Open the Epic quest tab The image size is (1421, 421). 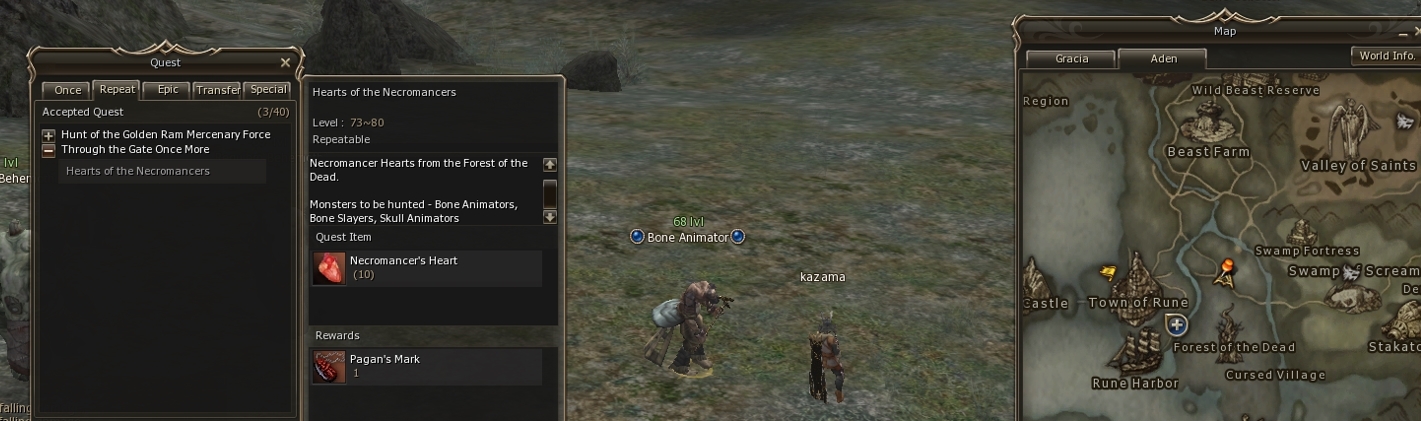[x=168, y=89]
